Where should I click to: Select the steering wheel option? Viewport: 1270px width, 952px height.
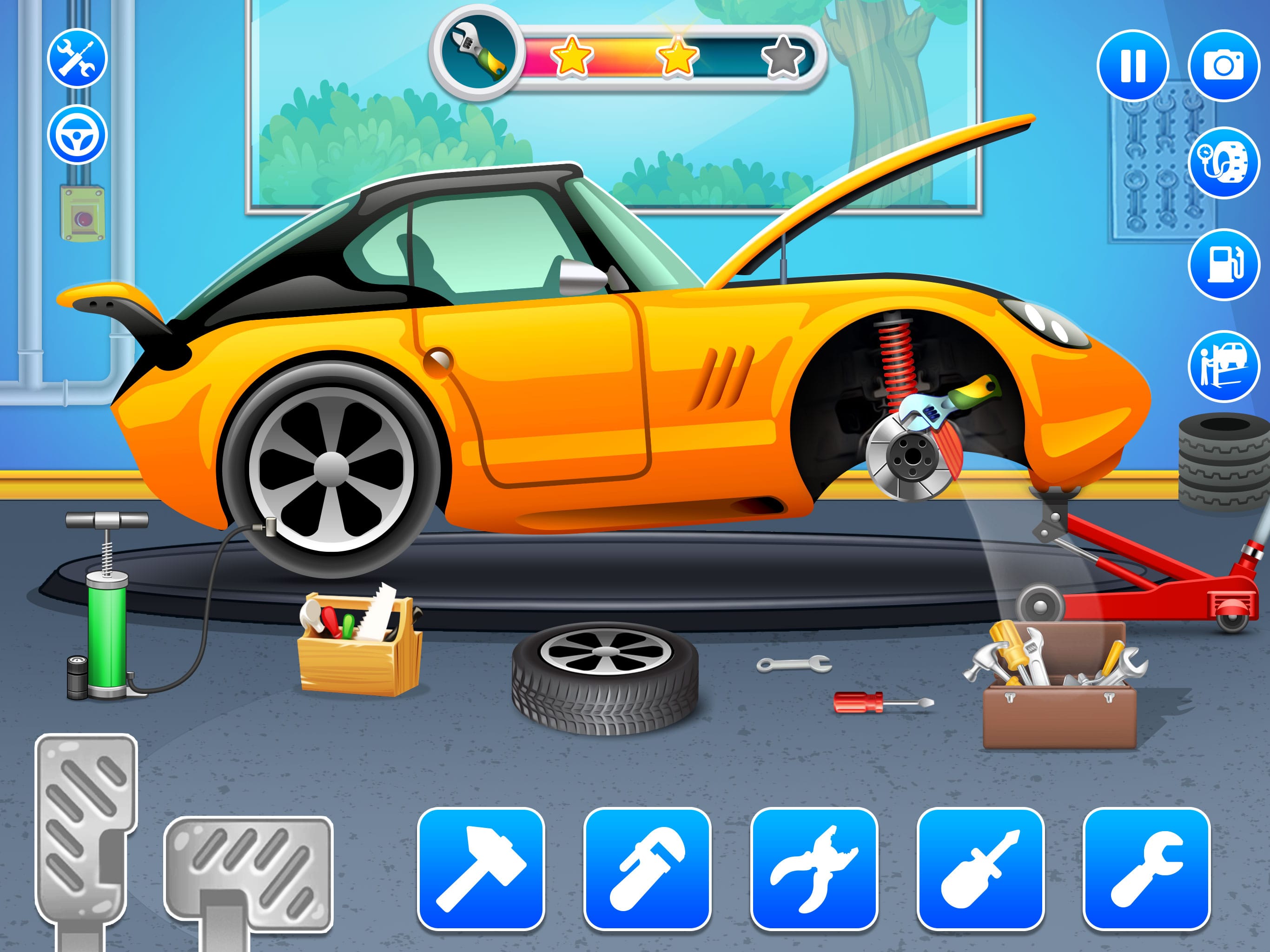[x=77, y=136]
